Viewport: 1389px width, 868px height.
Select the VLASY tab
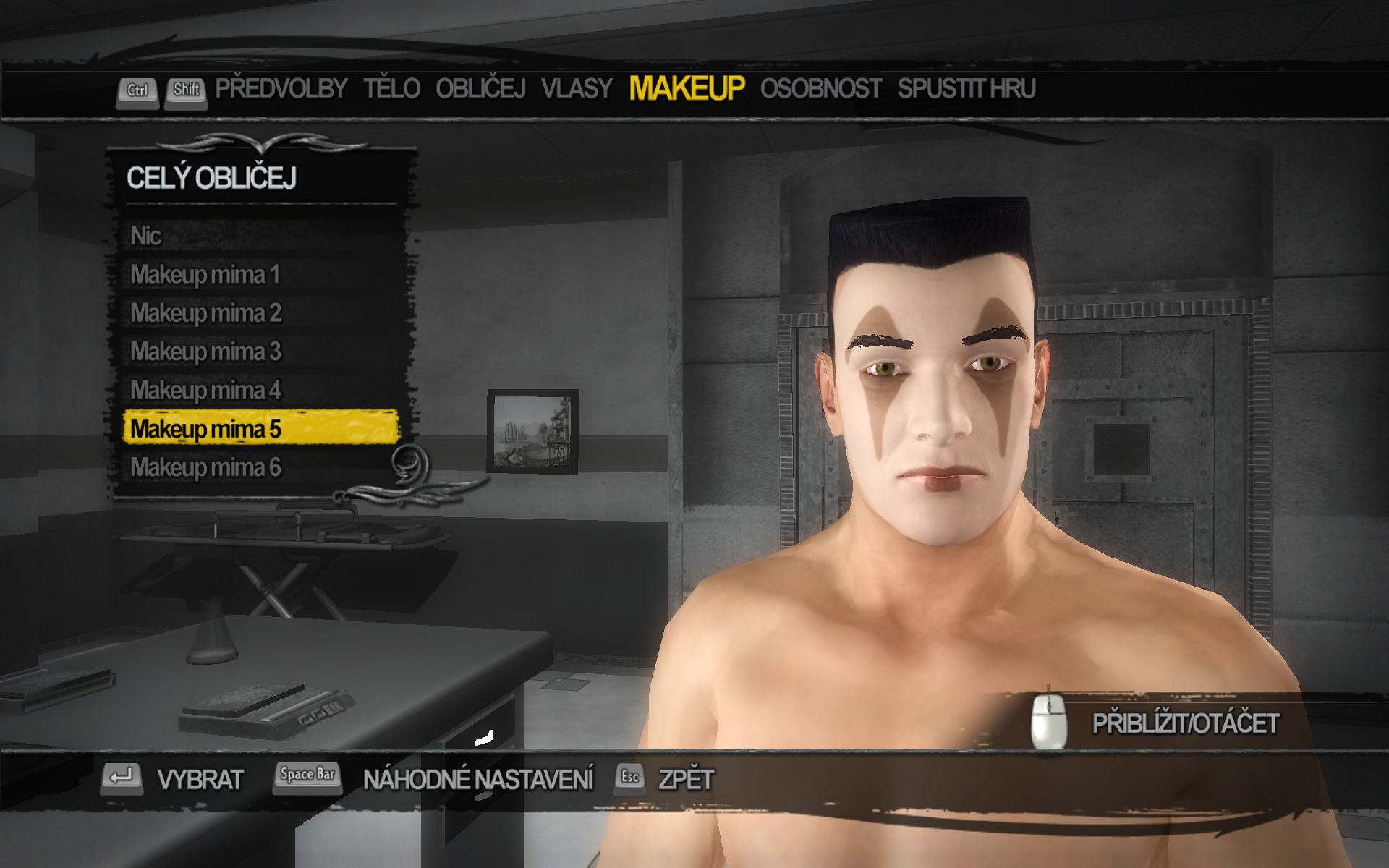click(577, 89)
